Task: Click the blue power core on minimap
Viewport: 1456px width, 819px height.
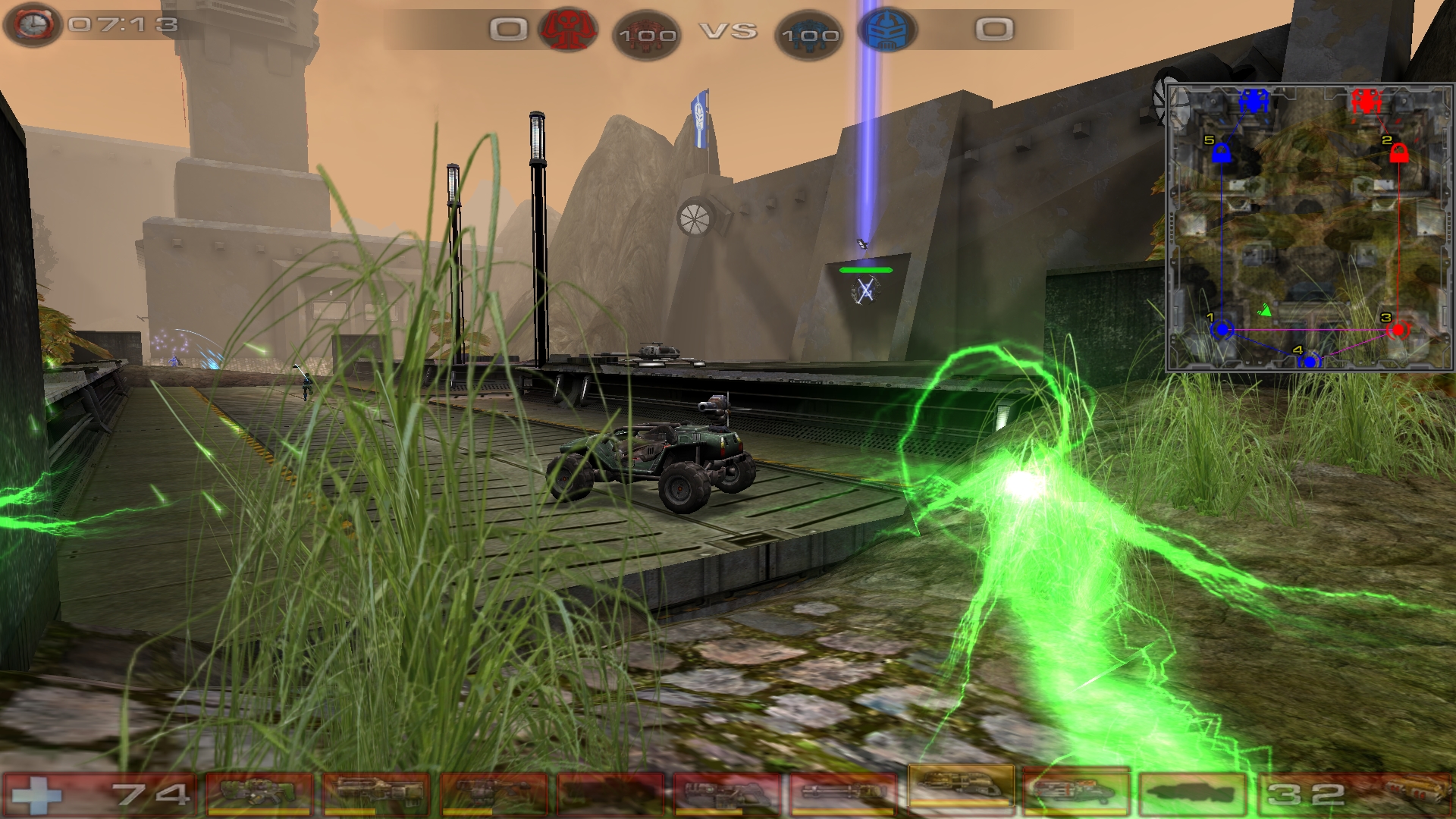Action: pyautogui.click(x=1254, y=101)
